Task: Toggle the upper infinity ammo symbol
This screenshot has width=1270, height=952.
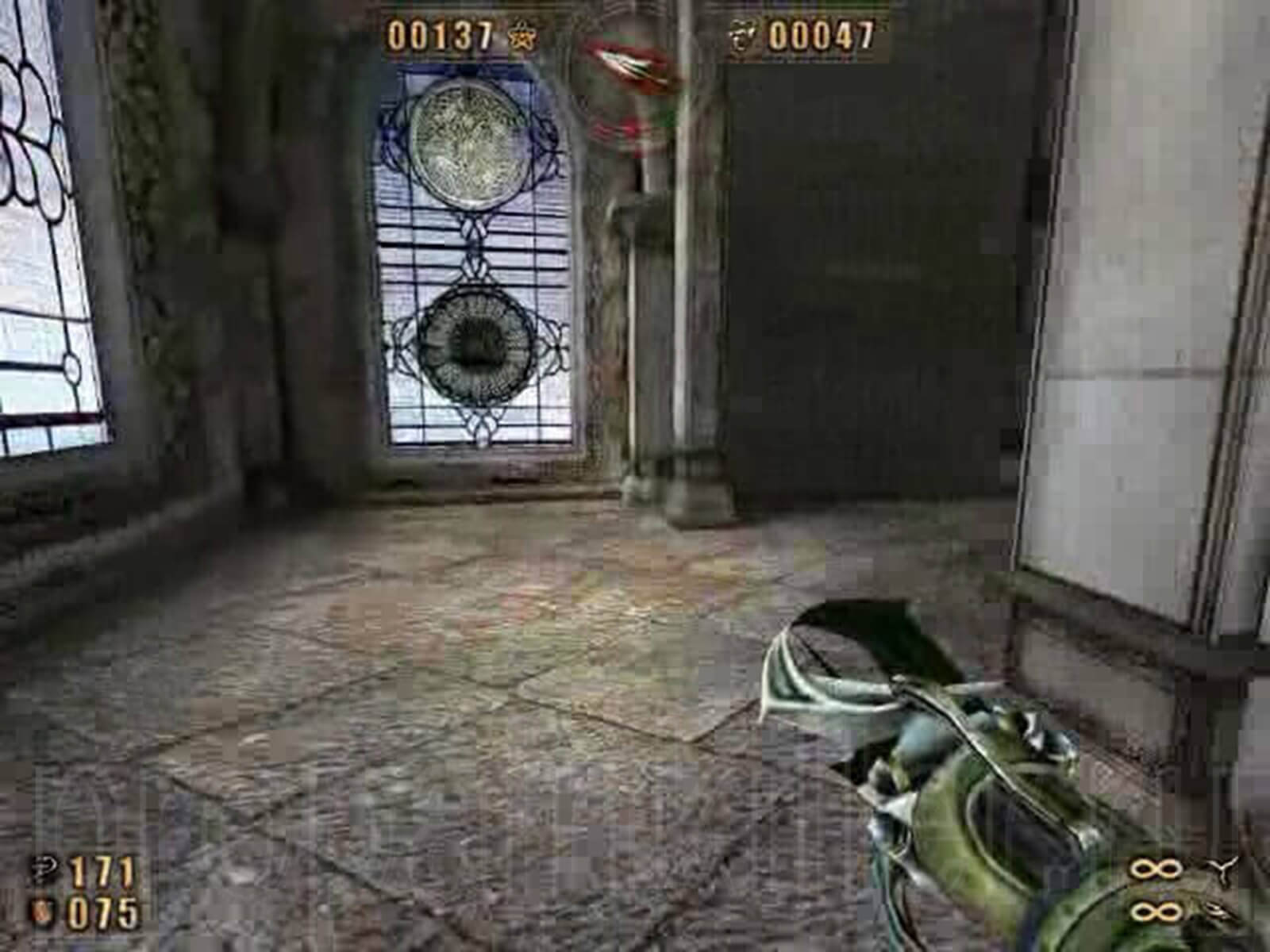Action: pos(1155,869)
